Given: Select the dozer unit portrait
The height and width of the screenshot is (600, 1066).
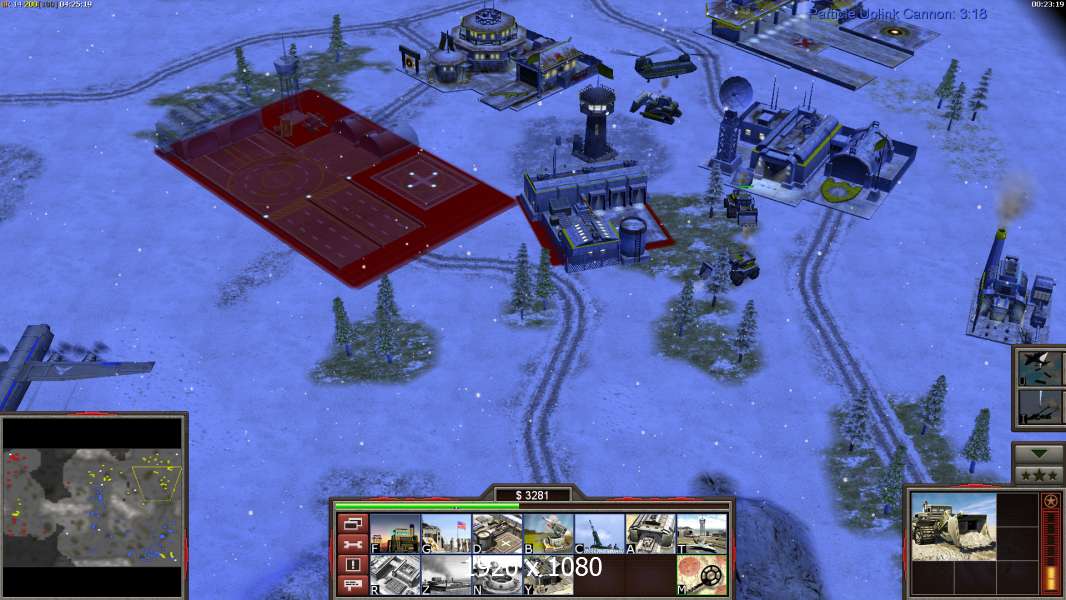Looking at the screenshot, I should (952, 526).
